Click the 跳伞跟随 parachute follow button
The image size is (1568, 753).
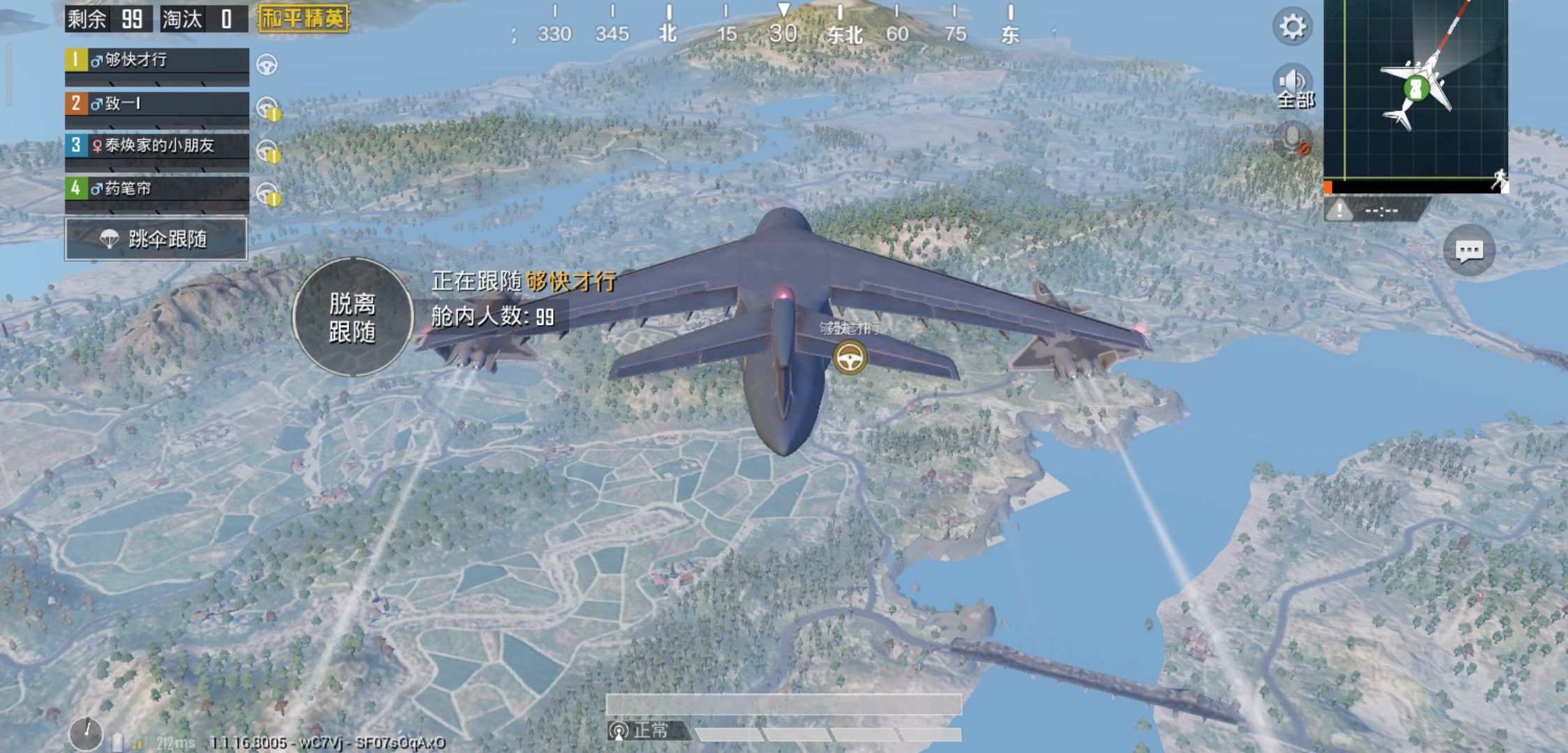tap(156, 239)
